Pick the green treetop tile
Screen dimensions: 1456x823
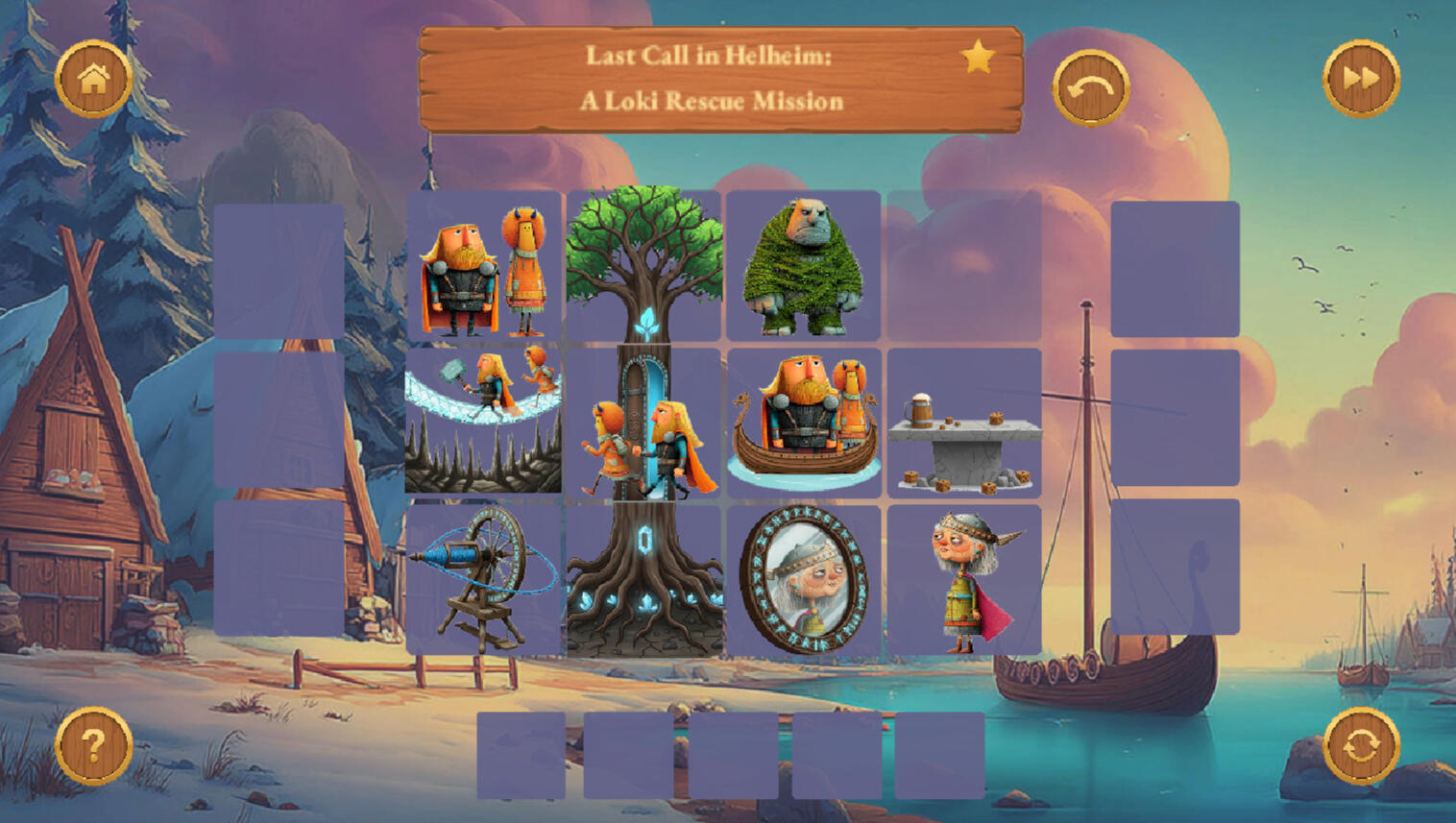[643, 264]
